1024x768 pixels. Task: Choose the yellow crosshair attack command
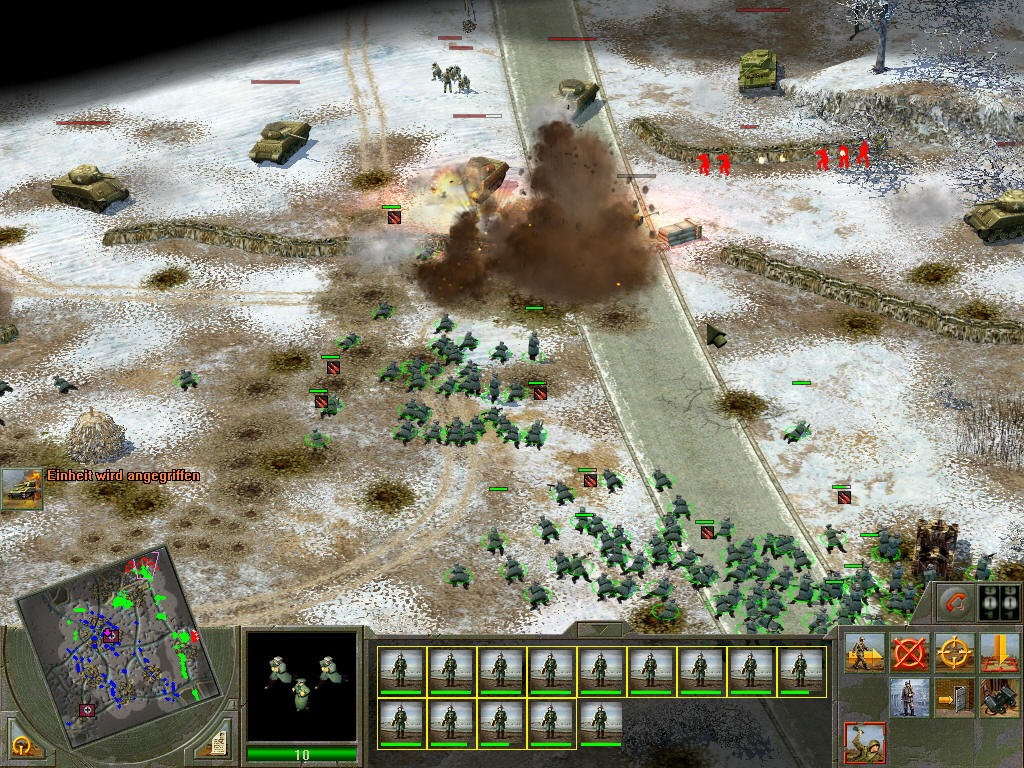(953, 652)
